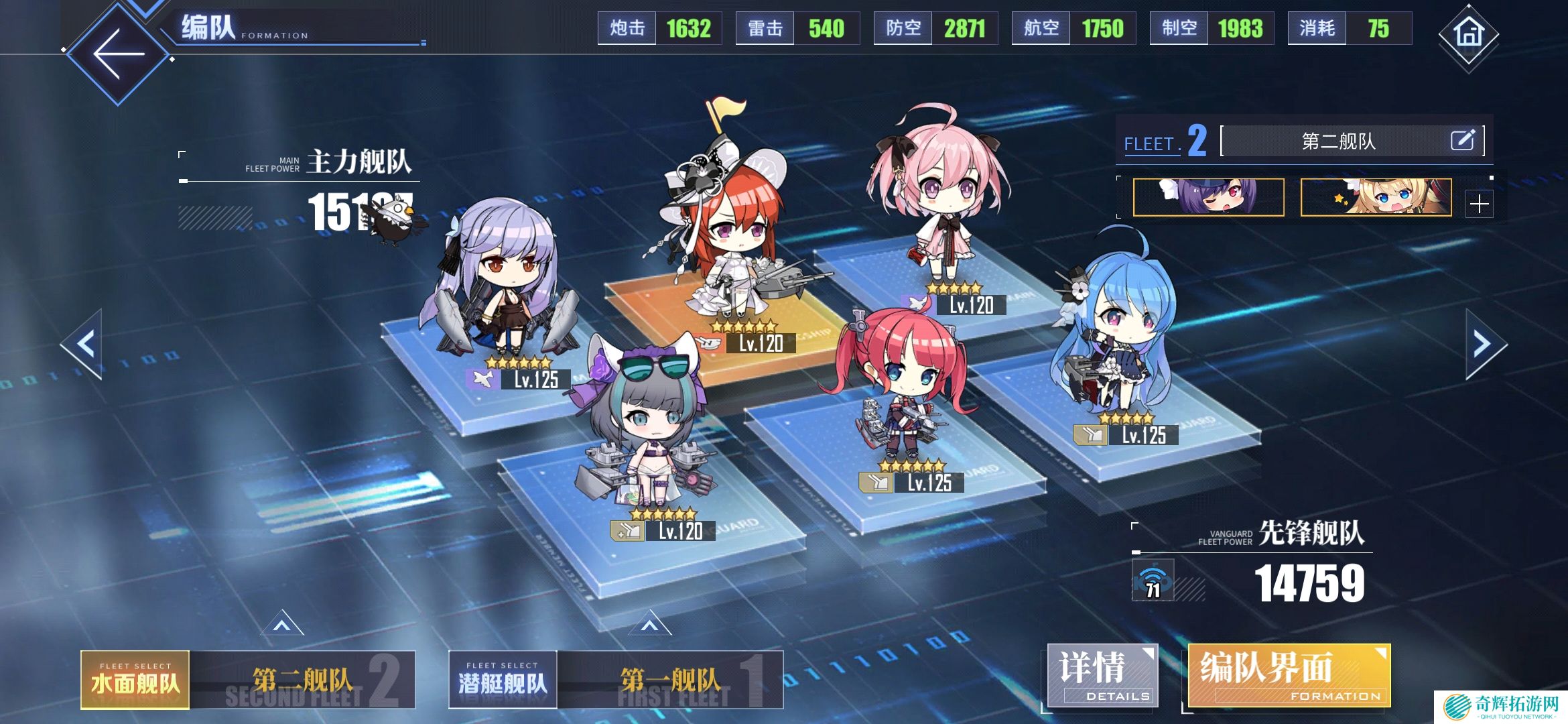1568x724 pixels.
Task: Choose the 潜艇舰队 submarine fleet selector
Action: coord(503,680)
